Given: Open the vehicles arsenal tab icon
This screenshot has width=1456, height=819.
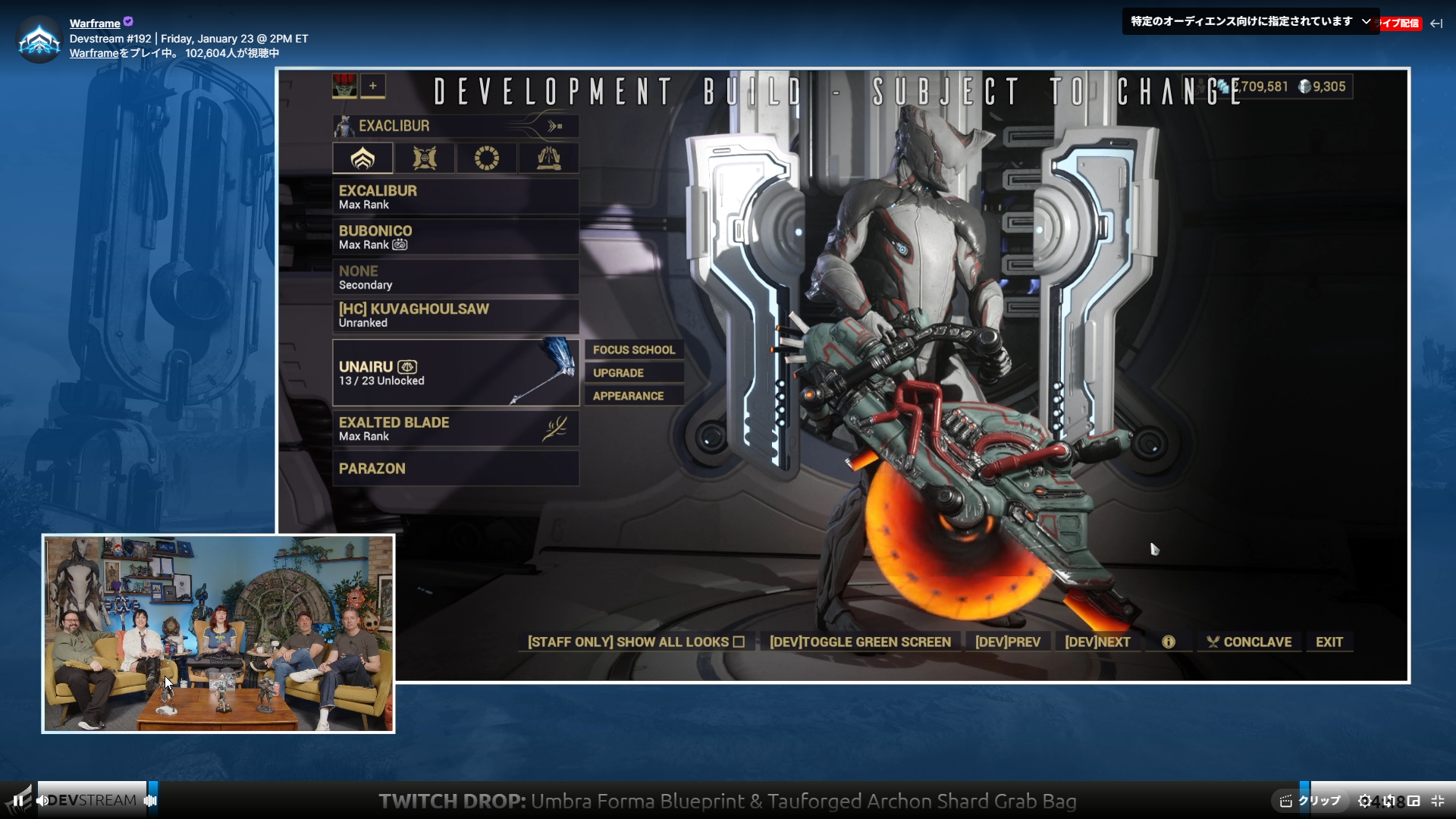Looking at the screenshot, I should 549,158.
